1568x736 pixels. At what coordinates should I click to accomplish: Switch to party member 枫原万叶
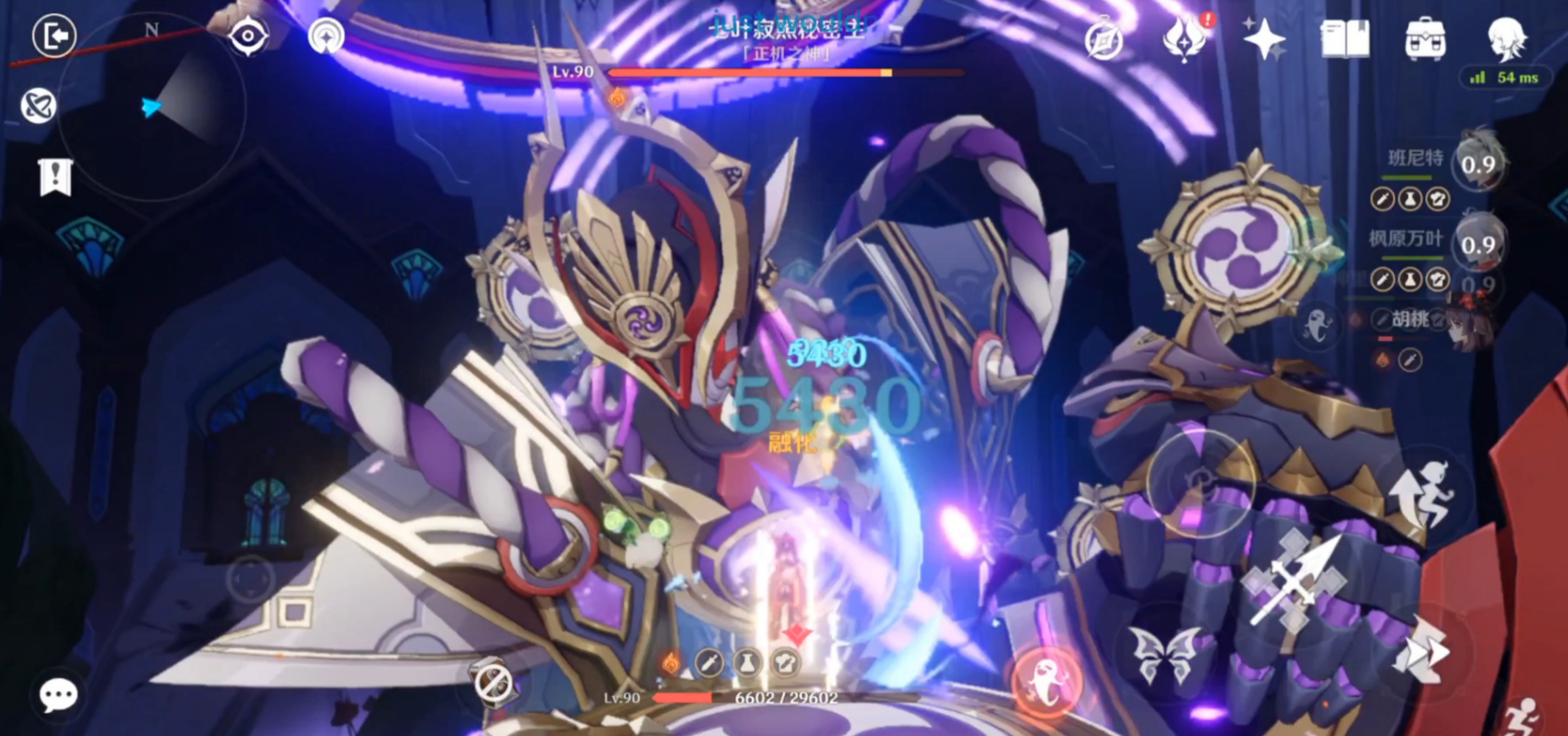pos(1476,245)
